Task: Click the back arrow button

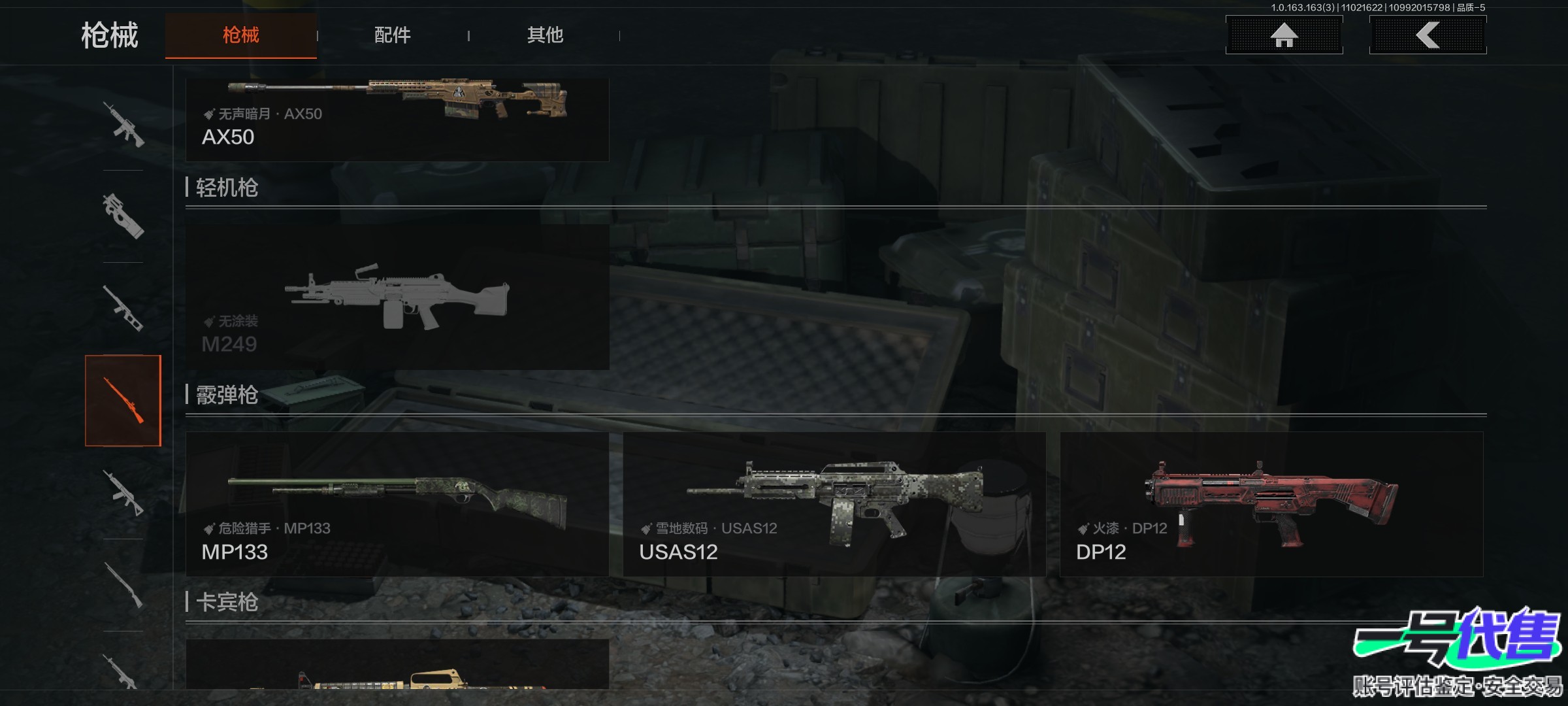Action: (x=1428, y=35)
